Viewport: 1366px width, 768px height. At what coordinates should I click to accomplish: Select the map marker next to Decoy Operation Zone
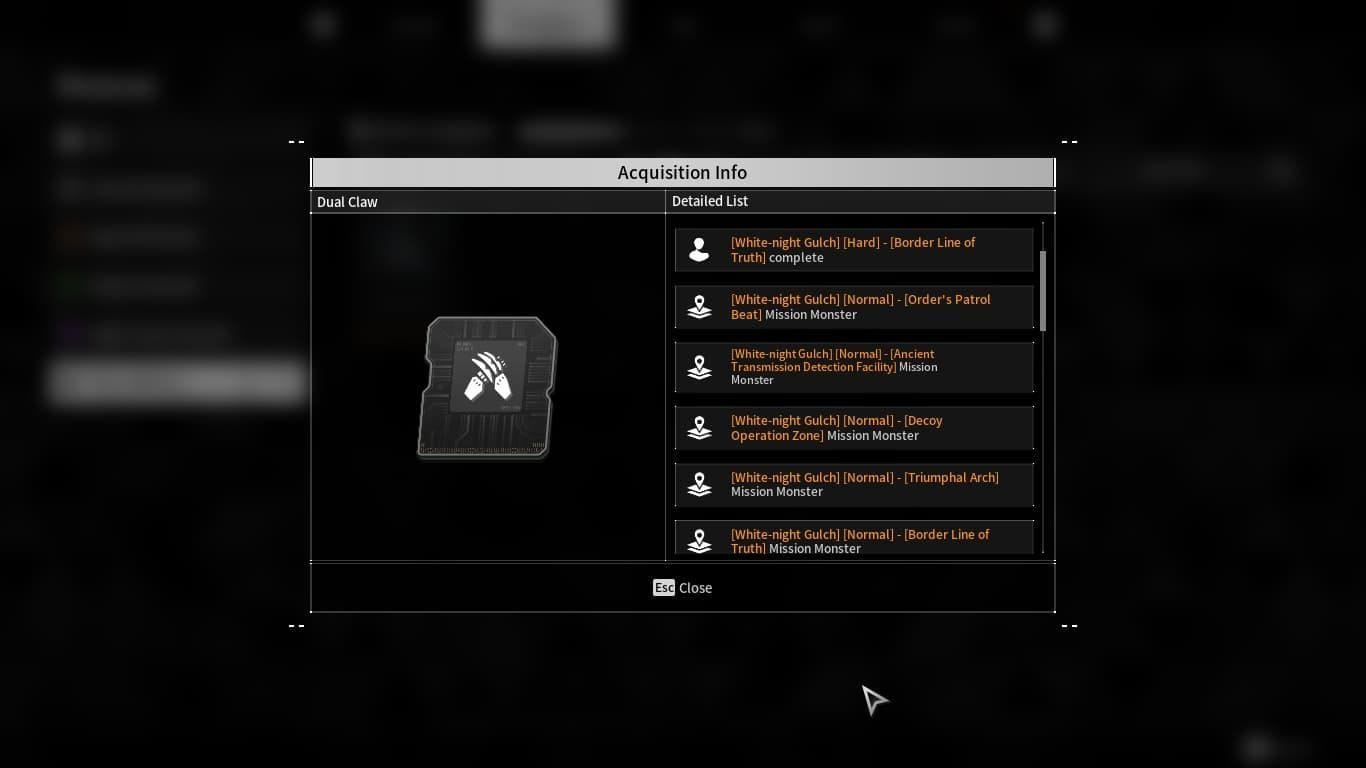698,428
